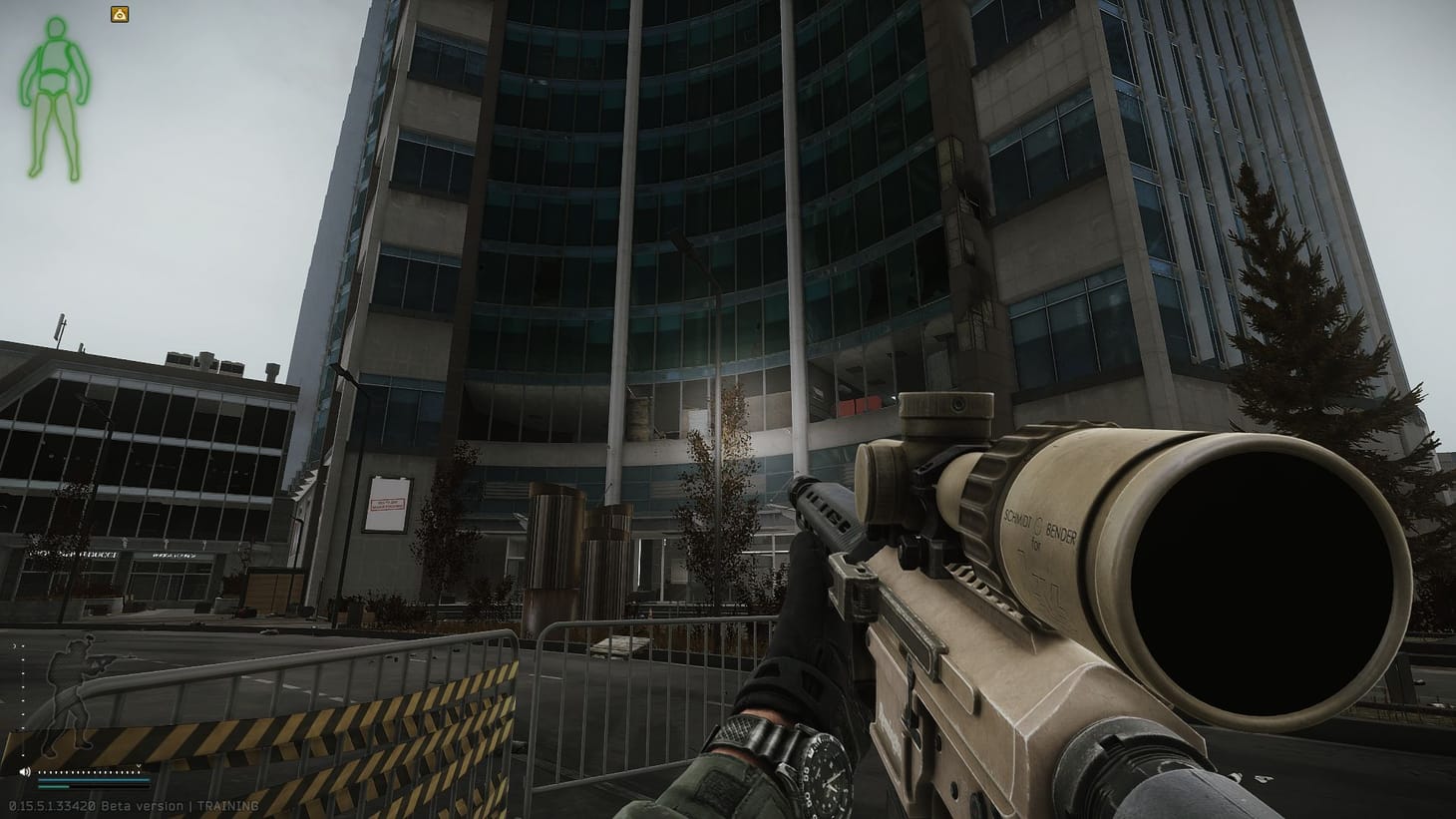Click the small arrow above the stamina bar
Screen dimensions: 1456x819
pos(139,765)
